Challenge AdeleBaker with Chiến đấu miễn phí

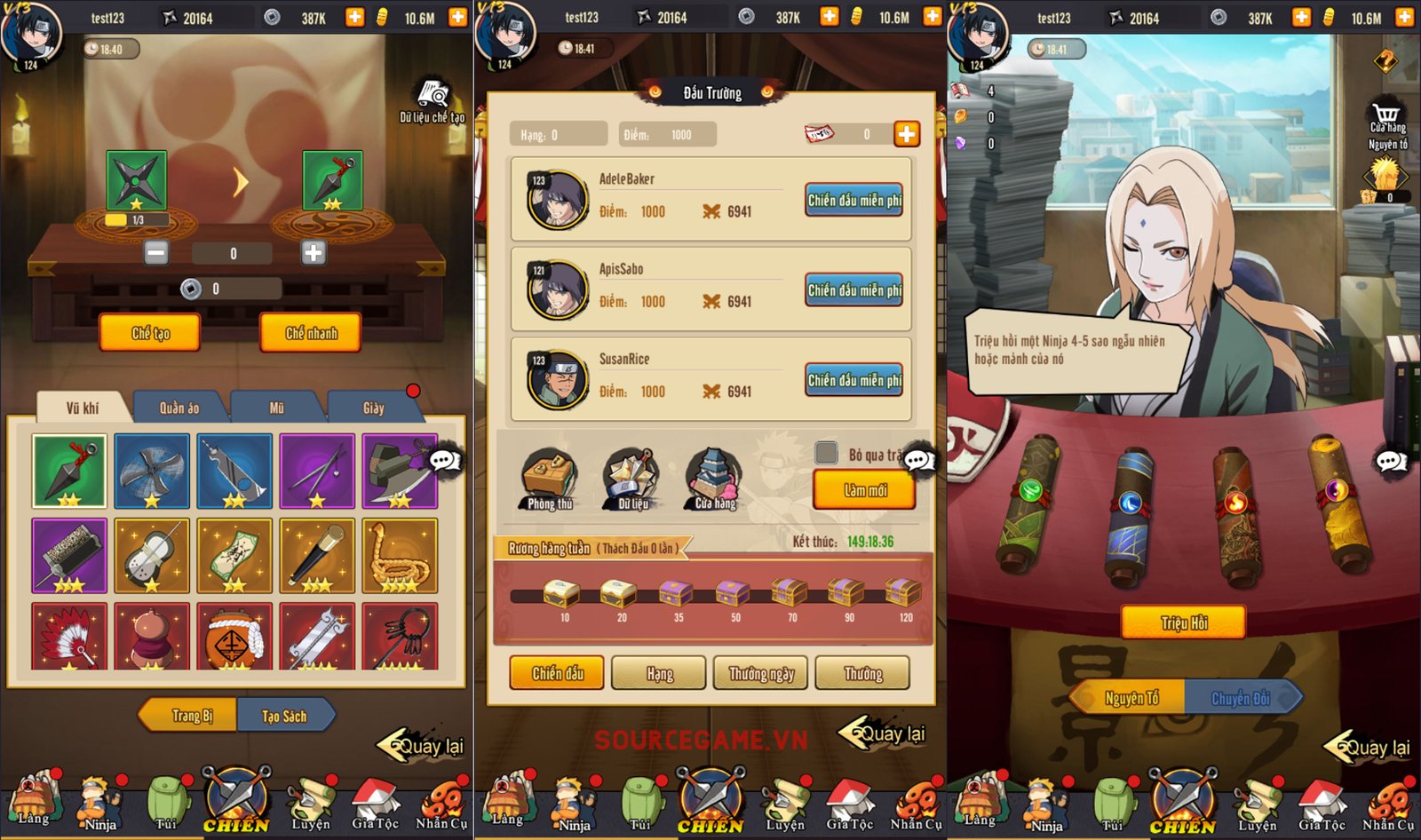(853, 201)
